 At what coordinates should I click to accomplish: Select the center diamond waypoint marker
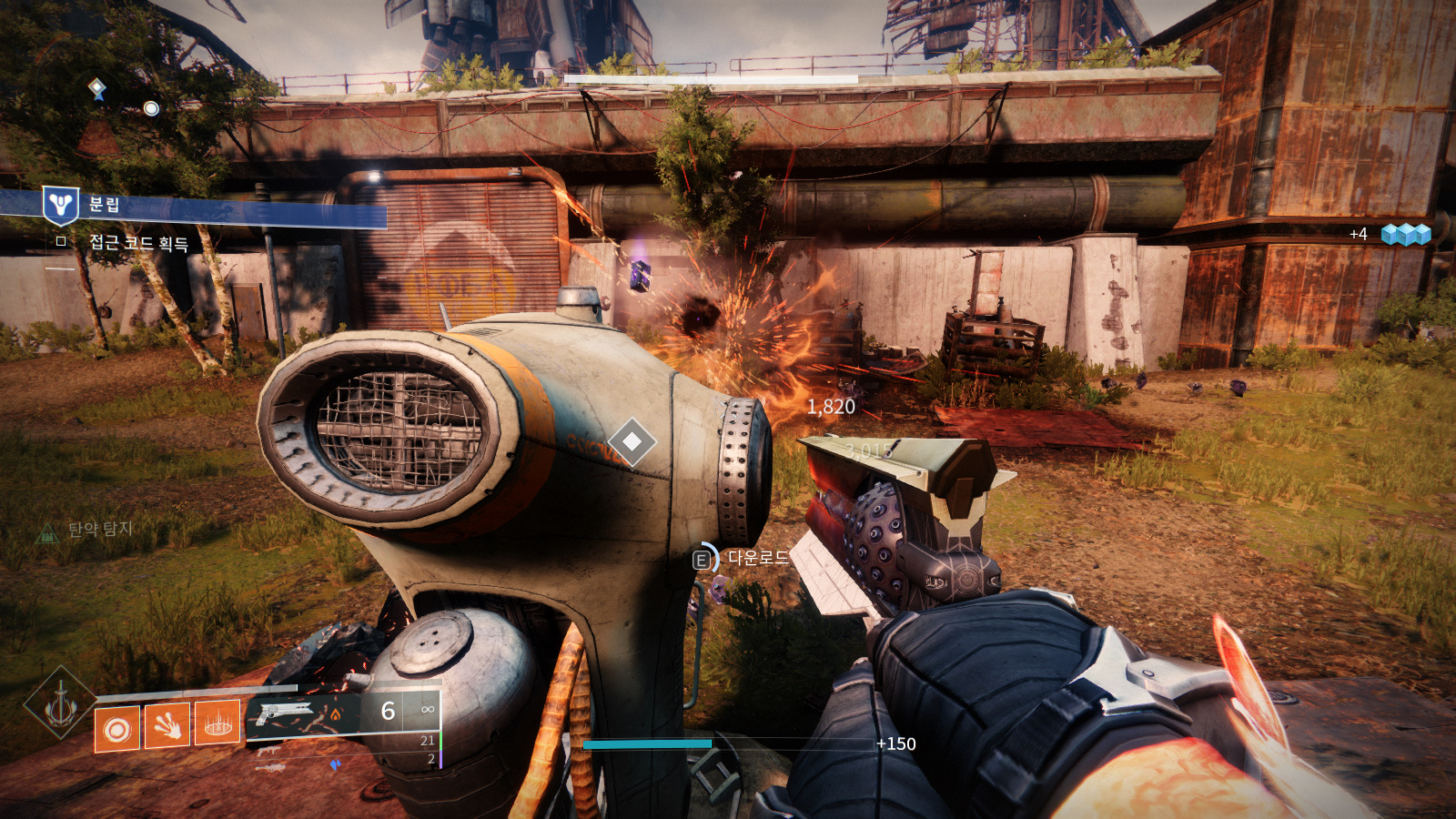point(632,442)
